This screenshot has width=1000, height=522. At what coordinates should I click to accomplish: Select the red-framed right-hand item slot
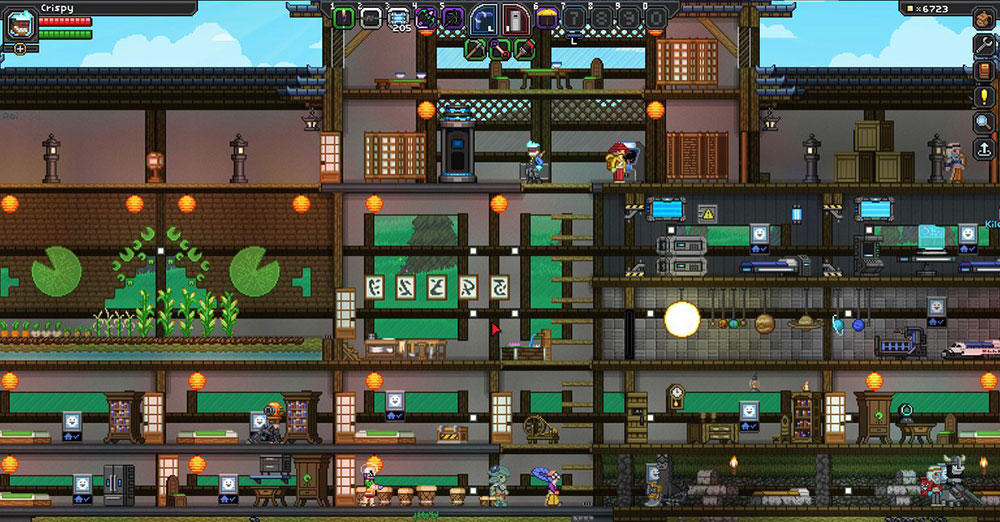tap(513, 18)
